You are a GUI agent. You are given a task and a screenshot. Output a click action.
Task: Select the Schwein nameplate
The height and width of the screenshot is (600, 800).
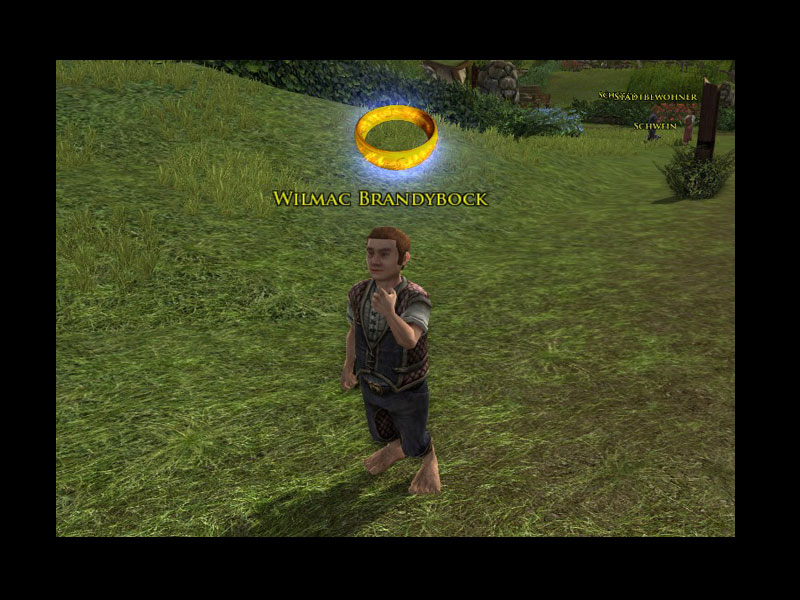coord(653,126)
